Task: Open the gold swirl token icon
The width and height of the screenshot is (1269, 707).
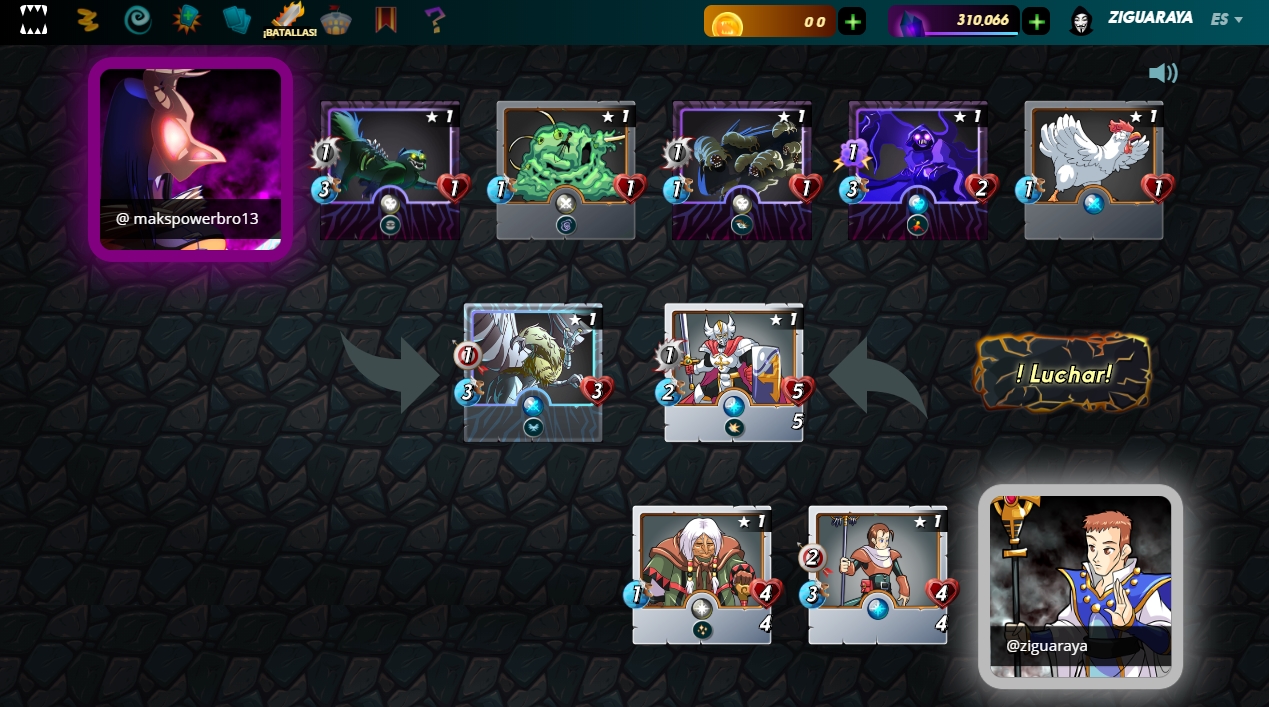Action: click(x=89, y=19)
